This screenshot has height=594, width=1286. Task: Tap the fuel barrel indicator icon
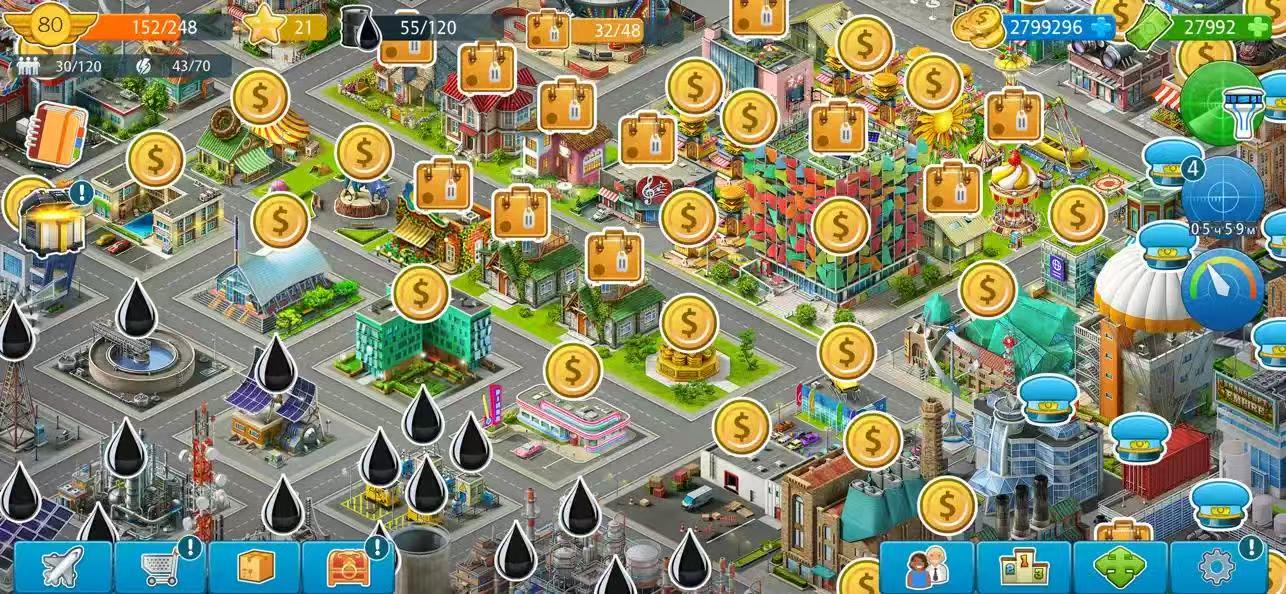(x=359, y=27)
